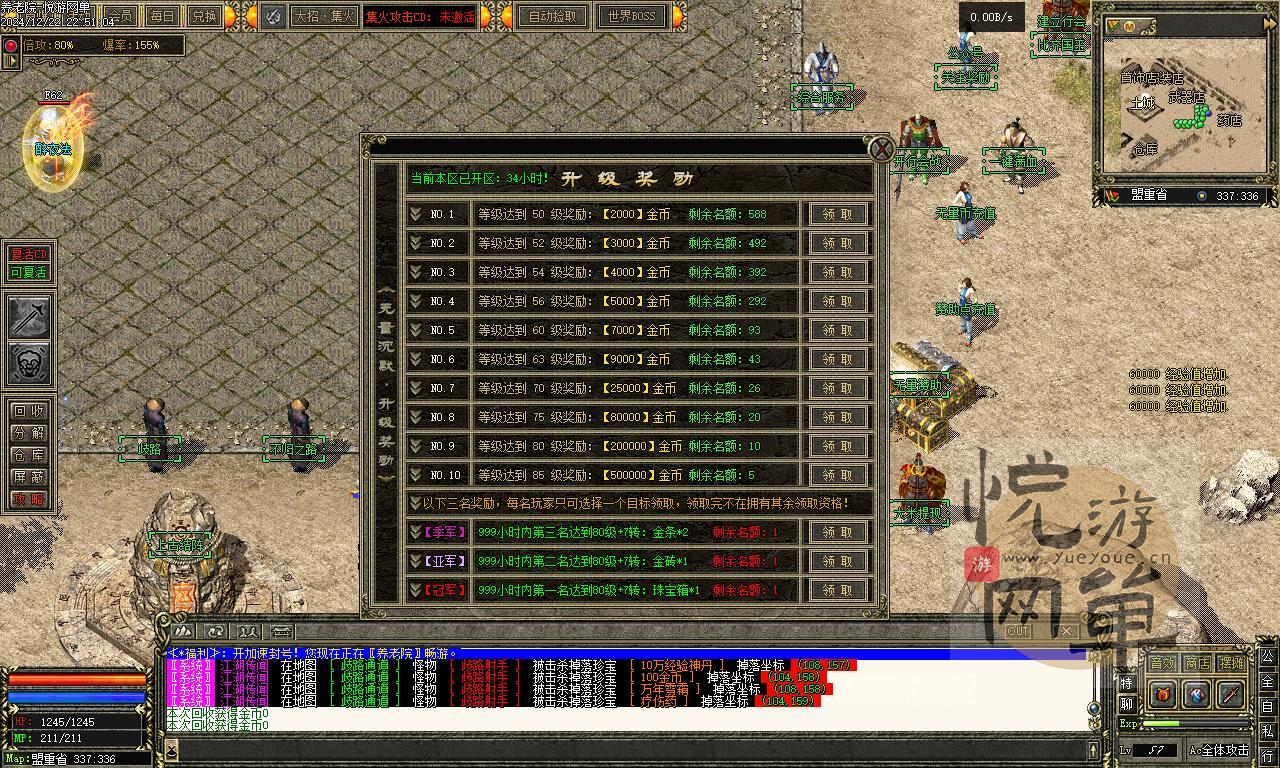Open the 仓库 warehouse
This screenshot has width=1280, height=768.
coord(28,455)
